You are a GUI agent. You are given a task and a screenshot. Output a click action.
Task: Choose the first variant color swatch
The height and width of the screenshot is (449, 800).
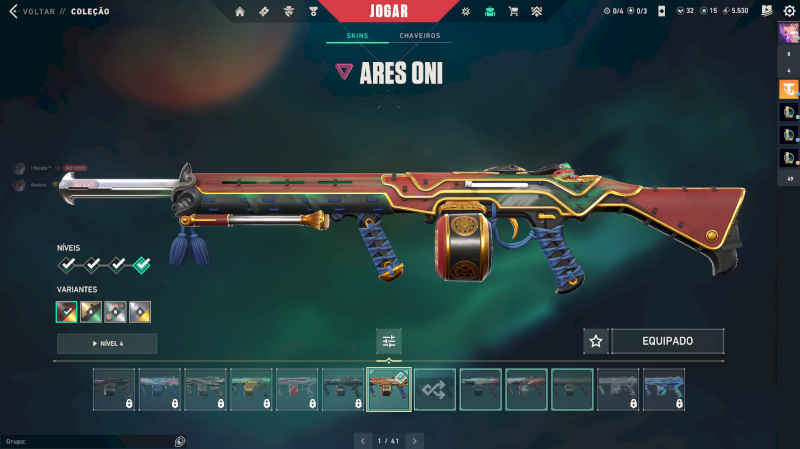click(67, 312)
